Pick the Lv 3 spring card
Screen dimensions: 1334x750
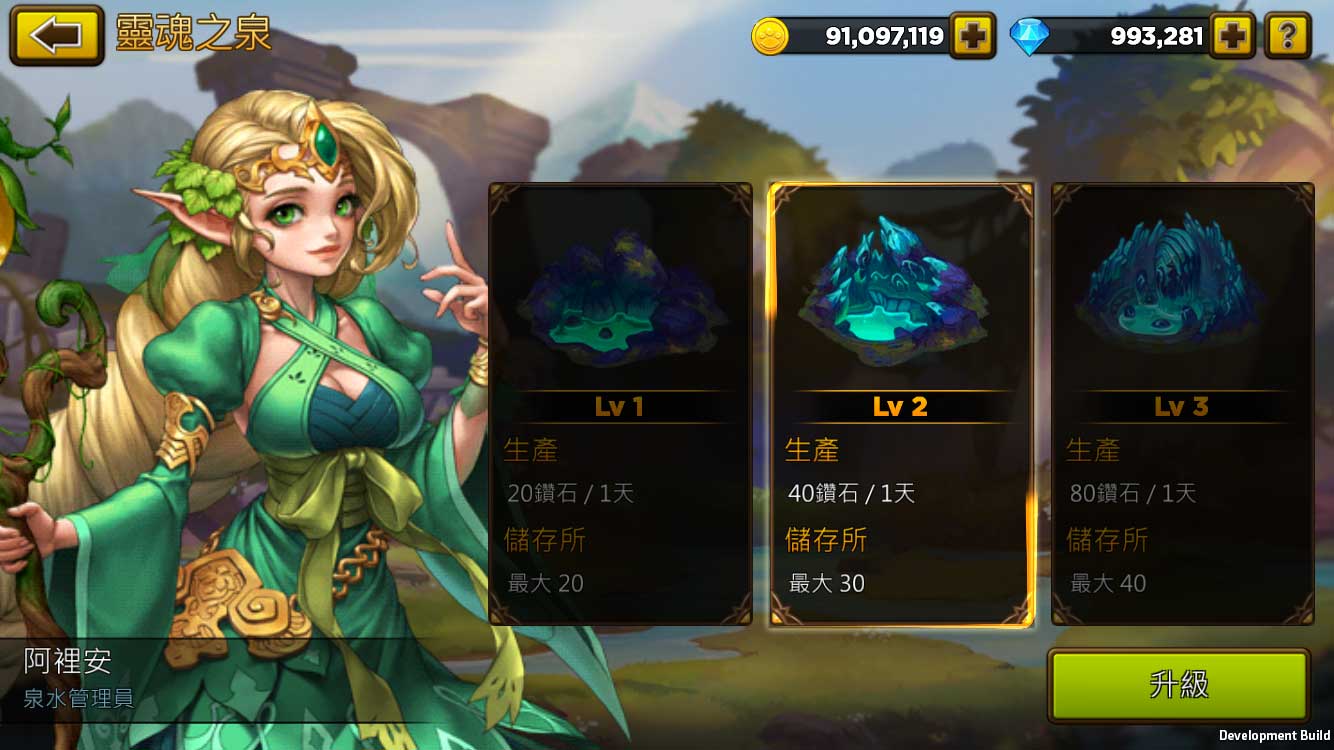(1182, 403)
